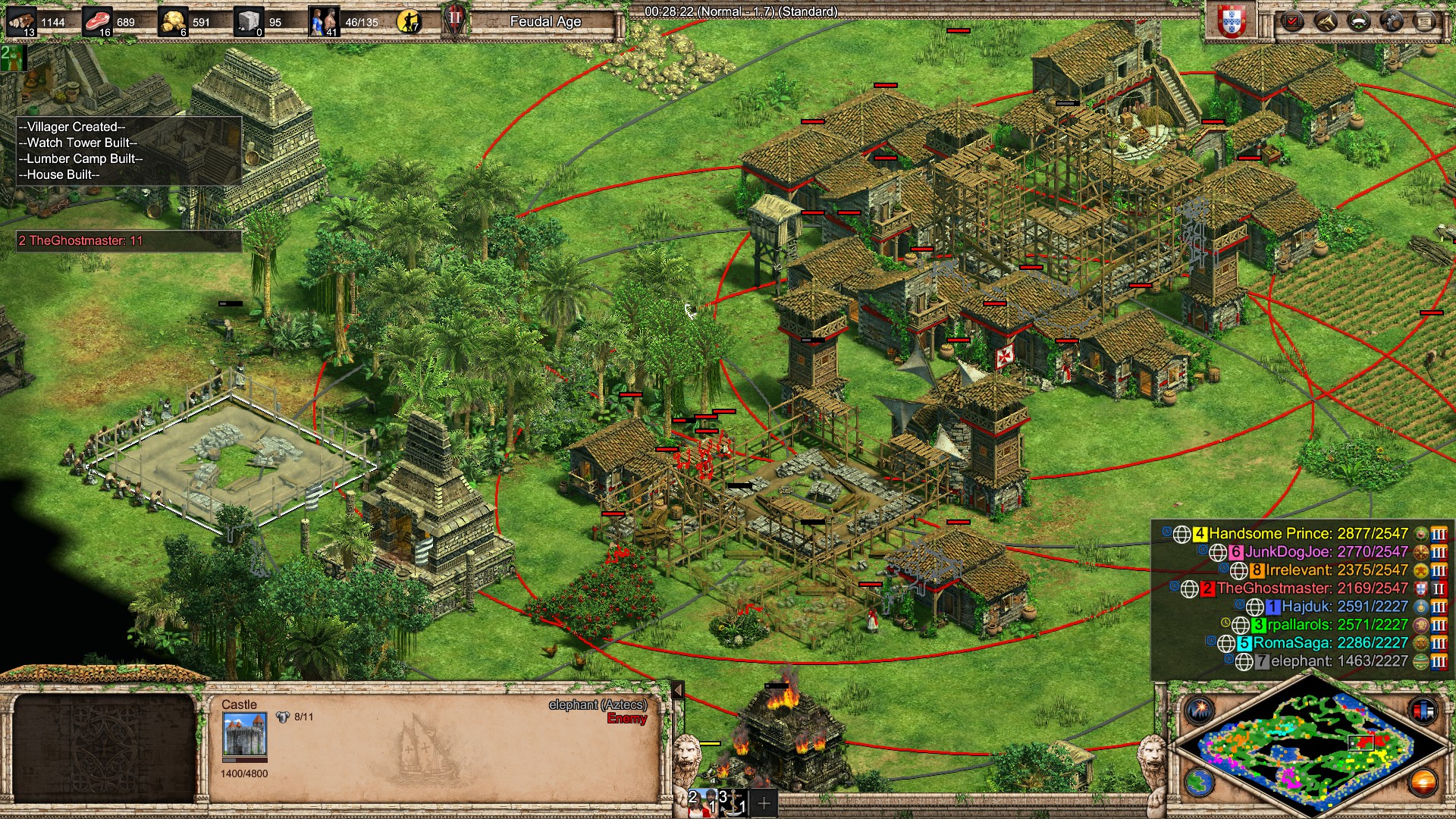Click the Feudal Age indicator

[545, 22]
